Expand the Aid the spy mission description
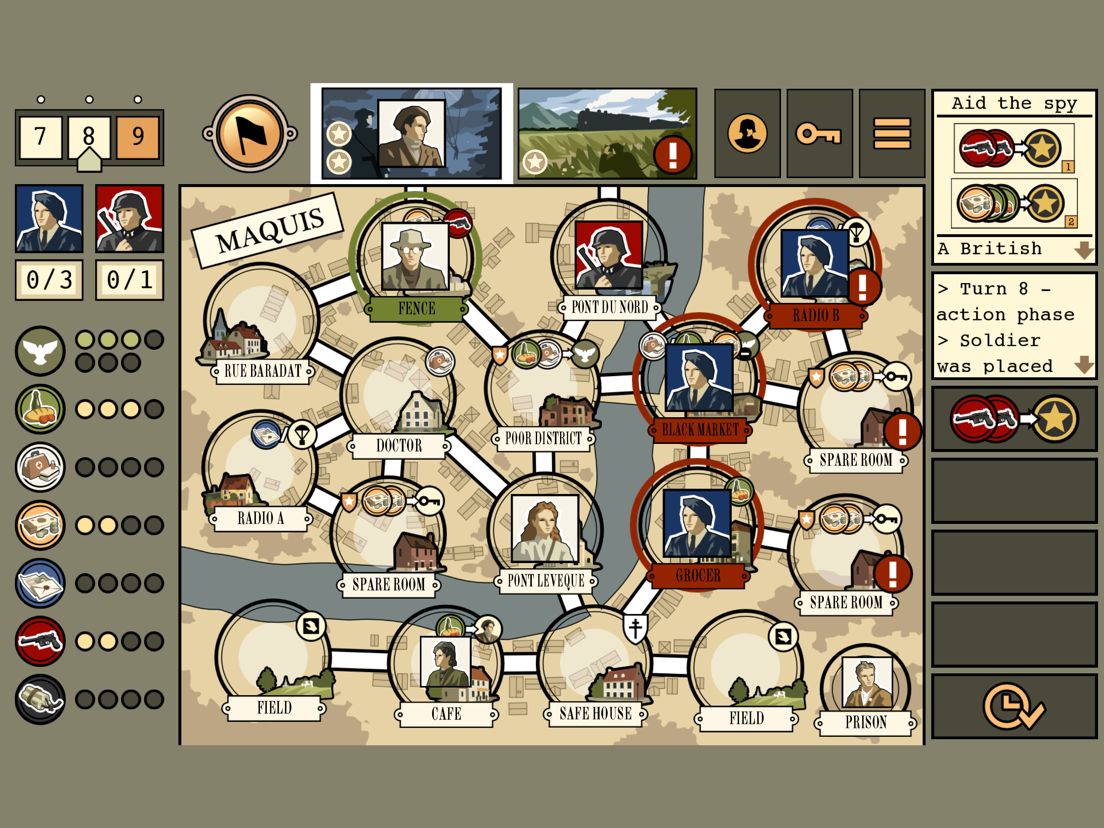Screen dimensions: 1104x828 coord(1083,250)
